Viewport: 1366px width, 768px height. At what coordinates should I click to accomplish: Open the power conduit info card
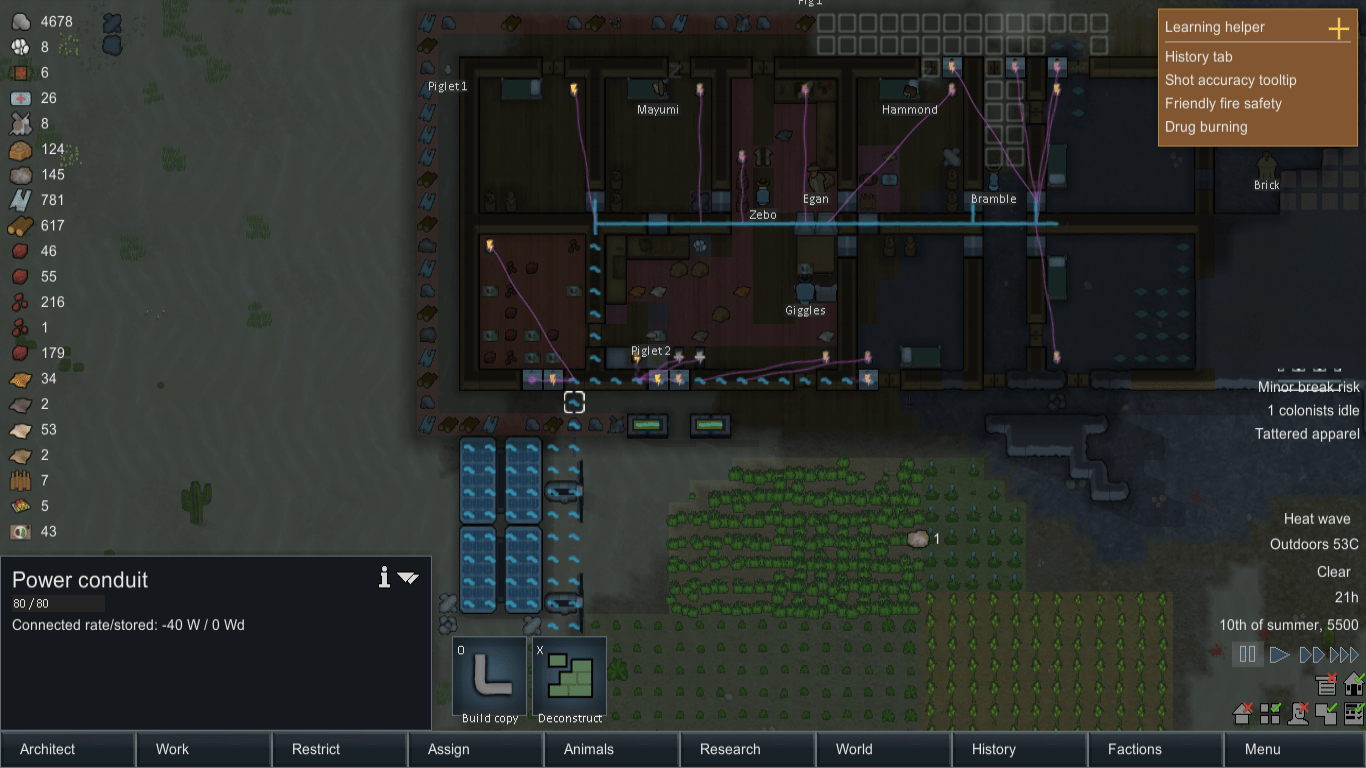coord(383,578)
